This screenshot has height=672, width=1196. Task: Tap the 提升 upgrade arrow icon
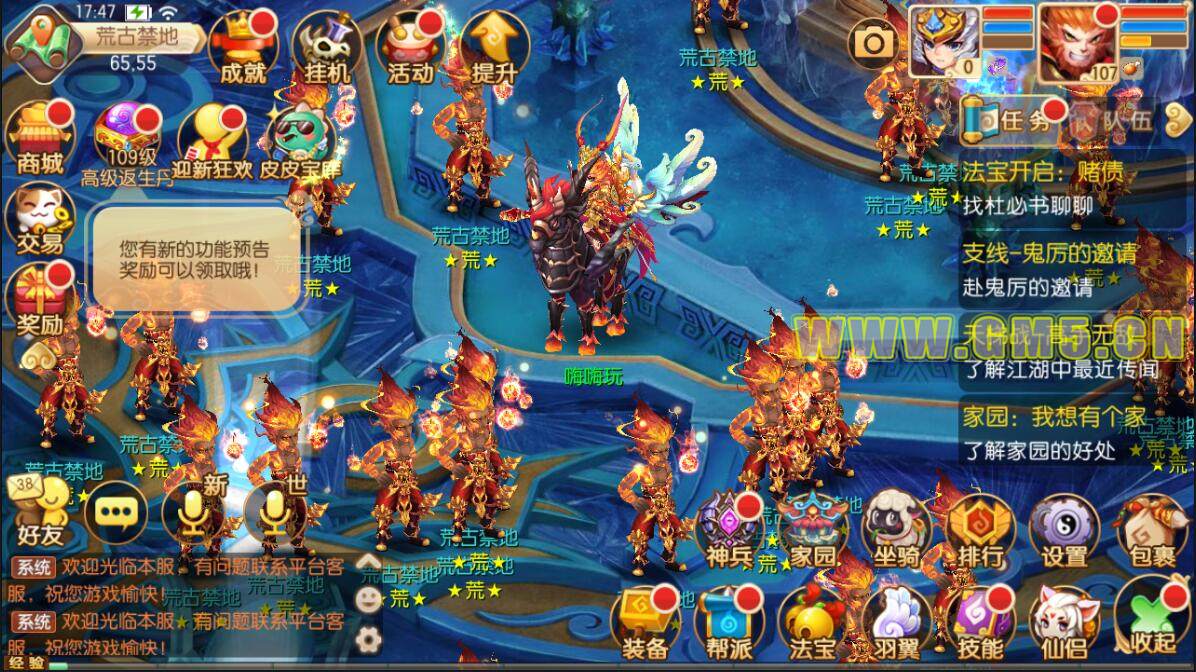point(493,47)
